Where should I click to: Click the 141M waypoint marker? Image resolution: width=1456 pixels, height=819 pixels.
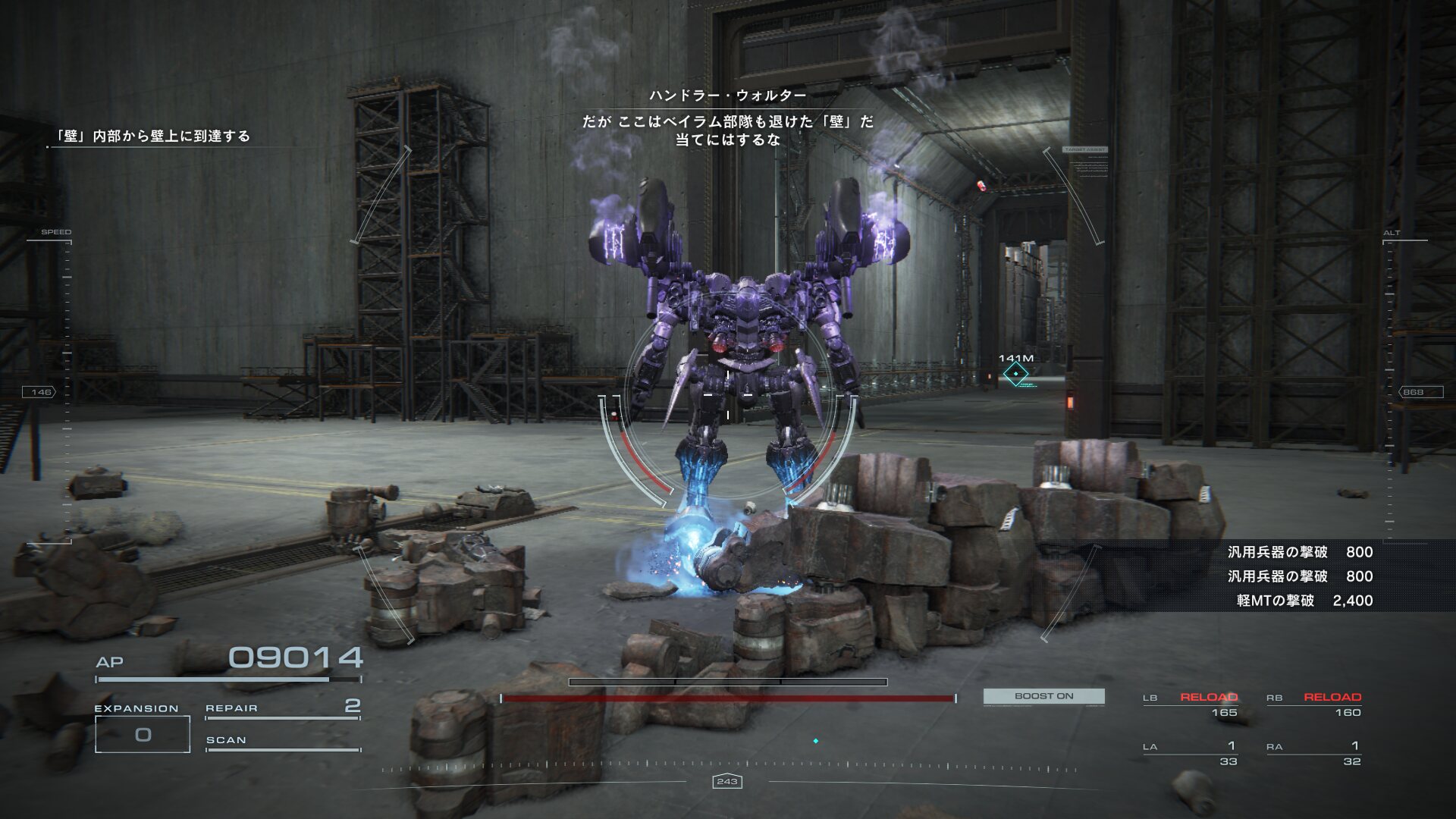[1015, 374]
